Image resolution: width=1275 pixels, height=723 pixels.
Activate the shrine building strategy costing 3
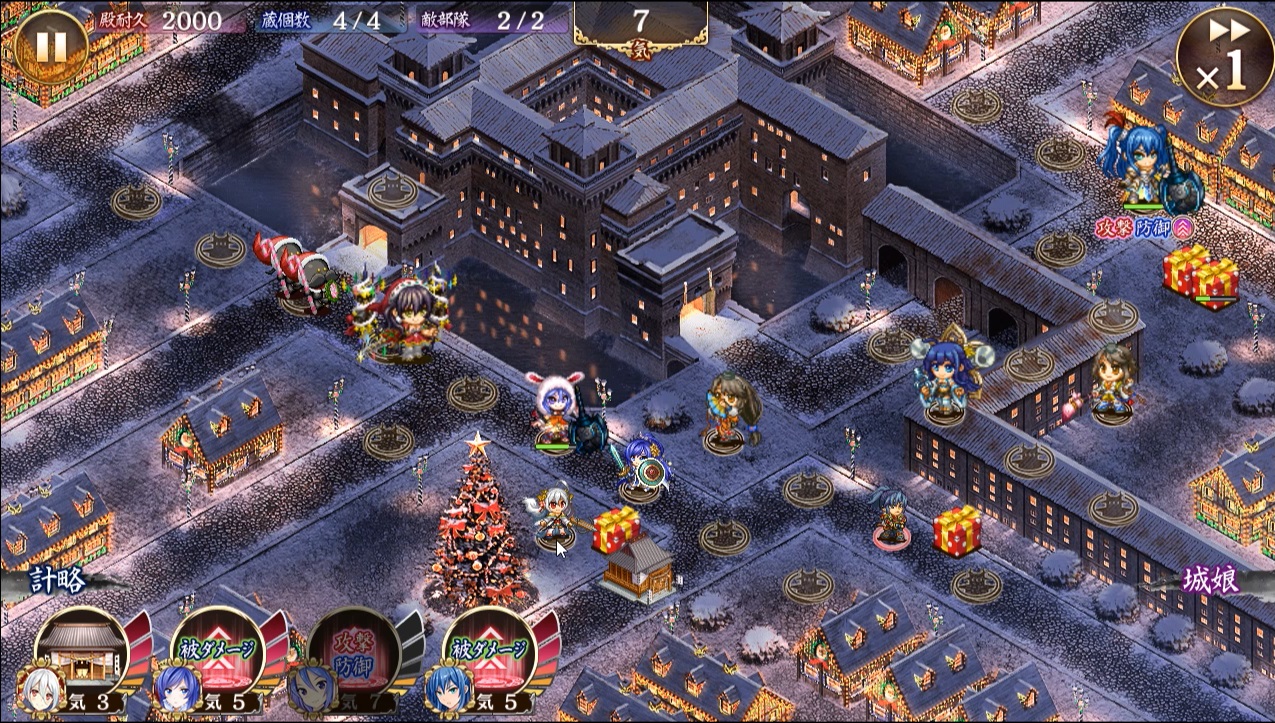click(x=82, y=652)
